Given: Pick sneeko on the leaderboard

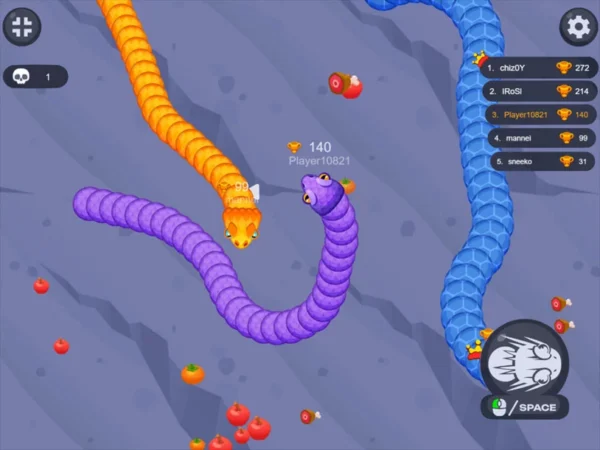Looking at the screenshot, I should 538,160.
